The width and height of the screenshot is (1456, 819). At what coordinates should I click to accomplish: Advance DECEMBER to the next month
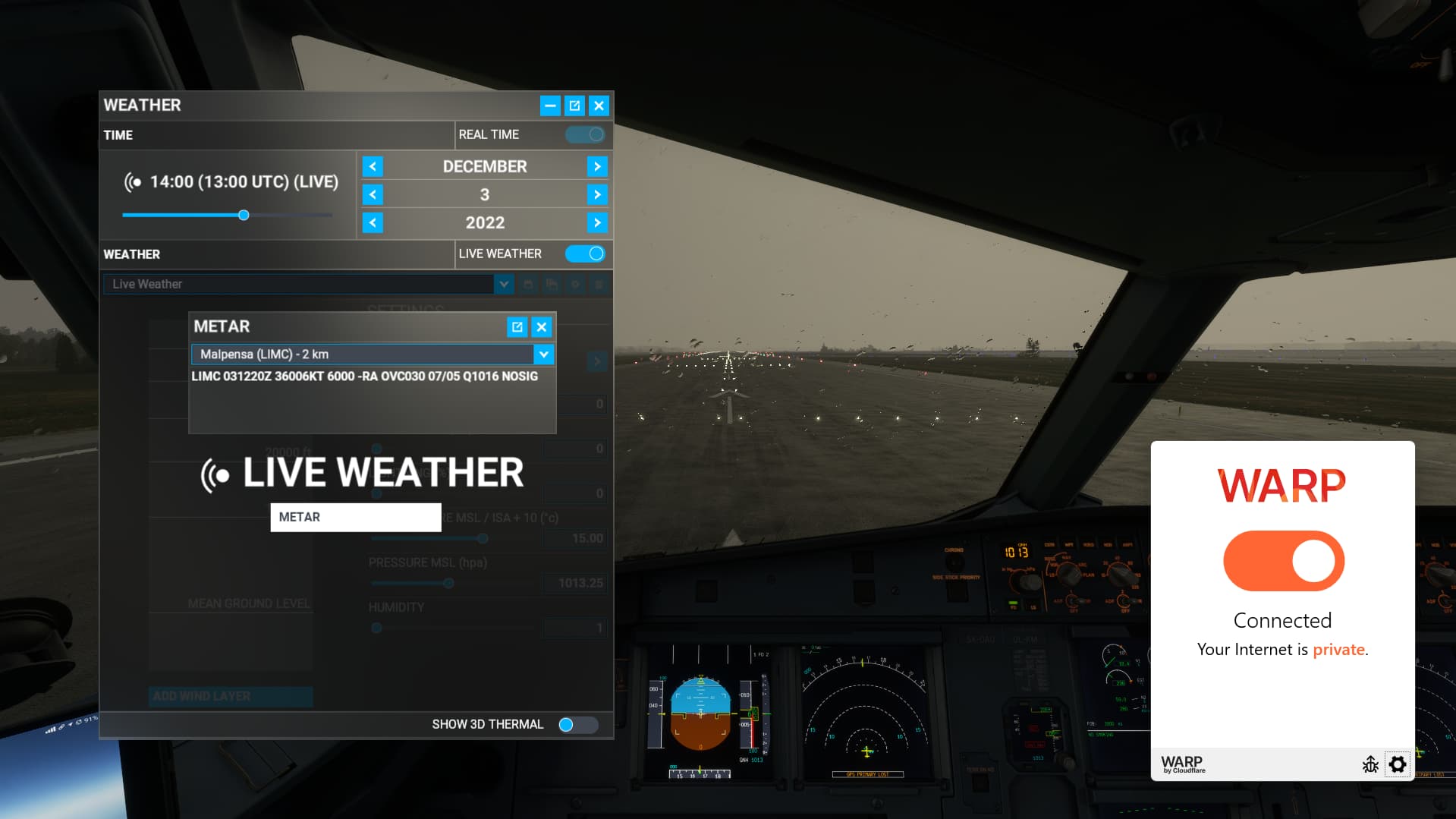[597, 165]
